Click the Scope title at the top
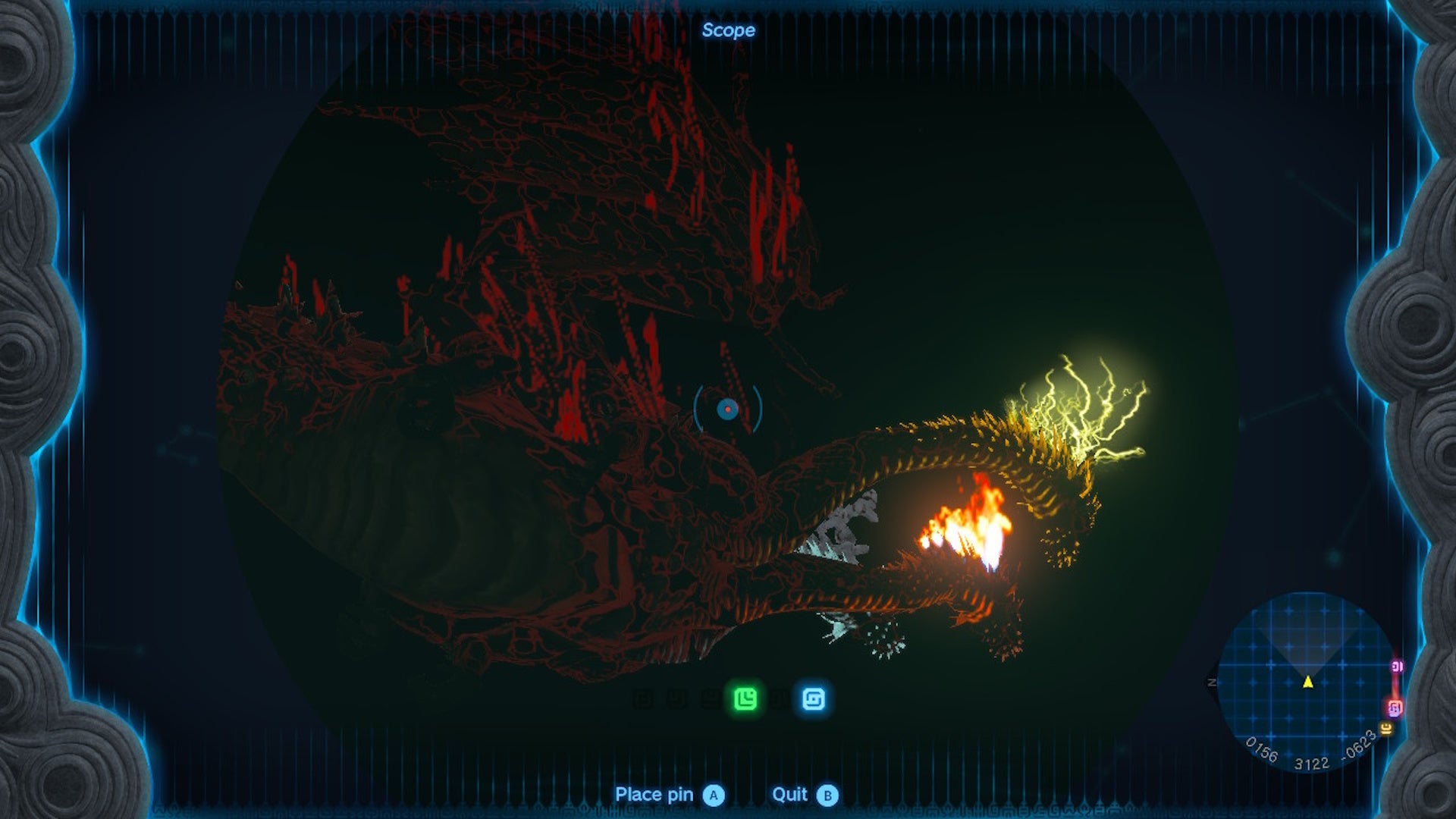Screen dimensions: 1456x819 pos(729,30)
